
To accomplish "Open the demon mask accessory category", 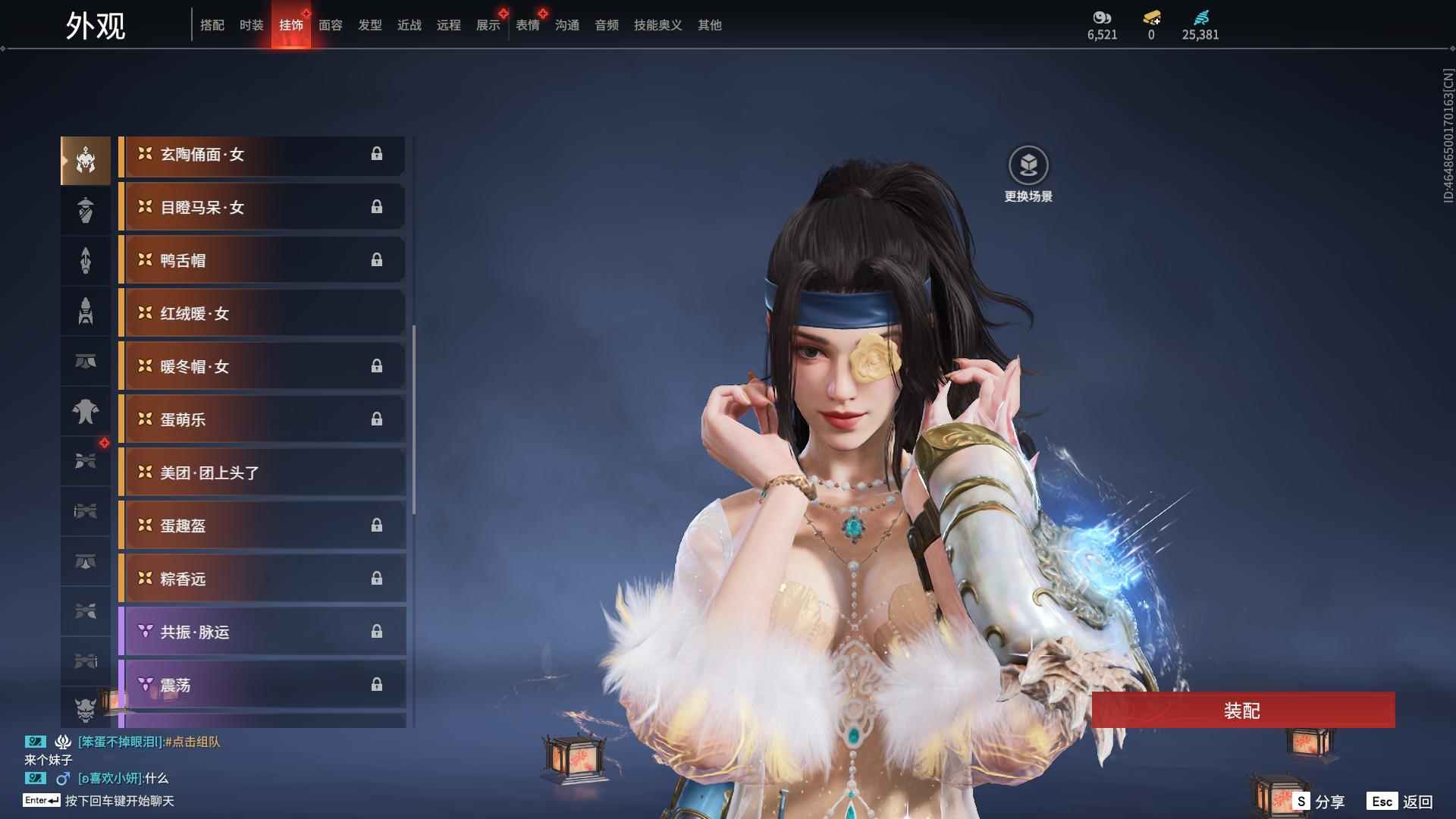I will pos(85,710).
